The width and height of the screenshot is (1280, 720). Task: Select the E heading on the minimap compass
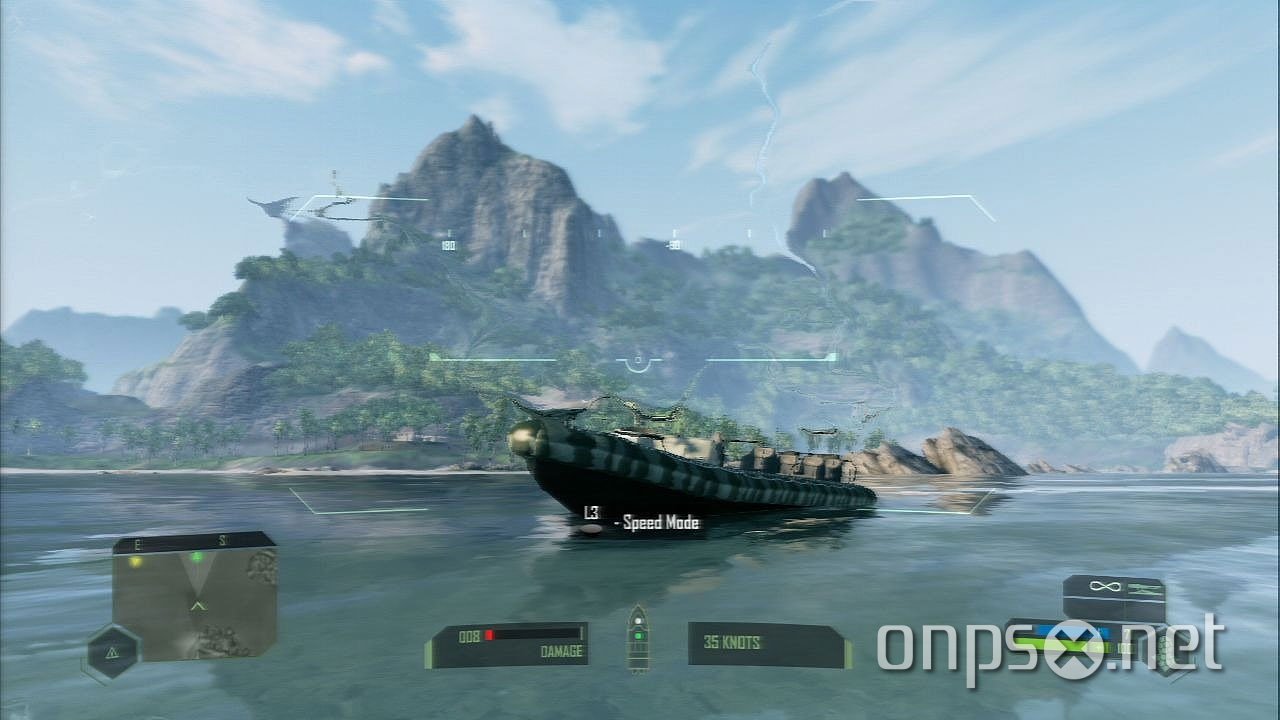pos(137,541)
